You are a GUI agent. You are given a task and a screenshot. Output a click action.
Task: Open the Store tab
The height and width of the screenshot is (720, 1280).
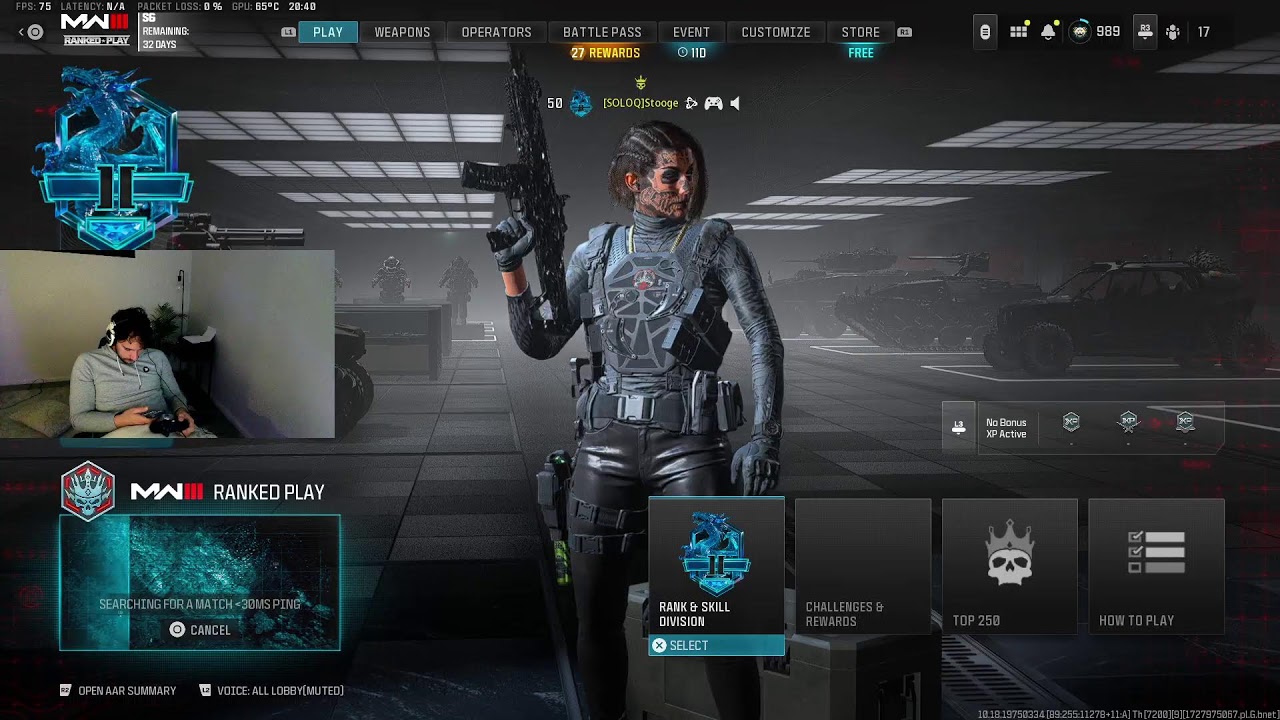click(x=860, y=32)
